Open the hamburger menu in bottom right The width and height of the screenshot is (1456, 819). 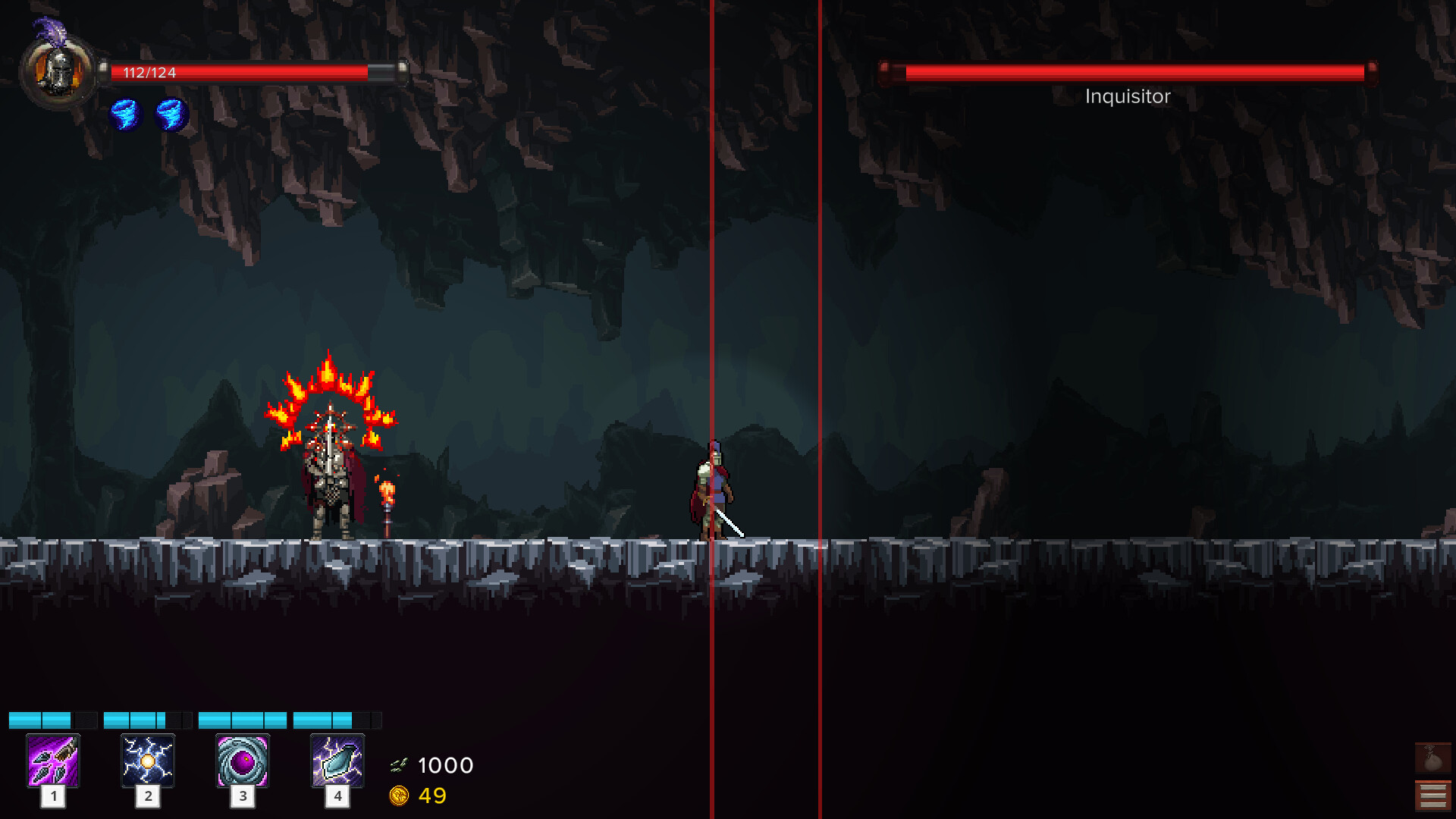coord(1432,795)
